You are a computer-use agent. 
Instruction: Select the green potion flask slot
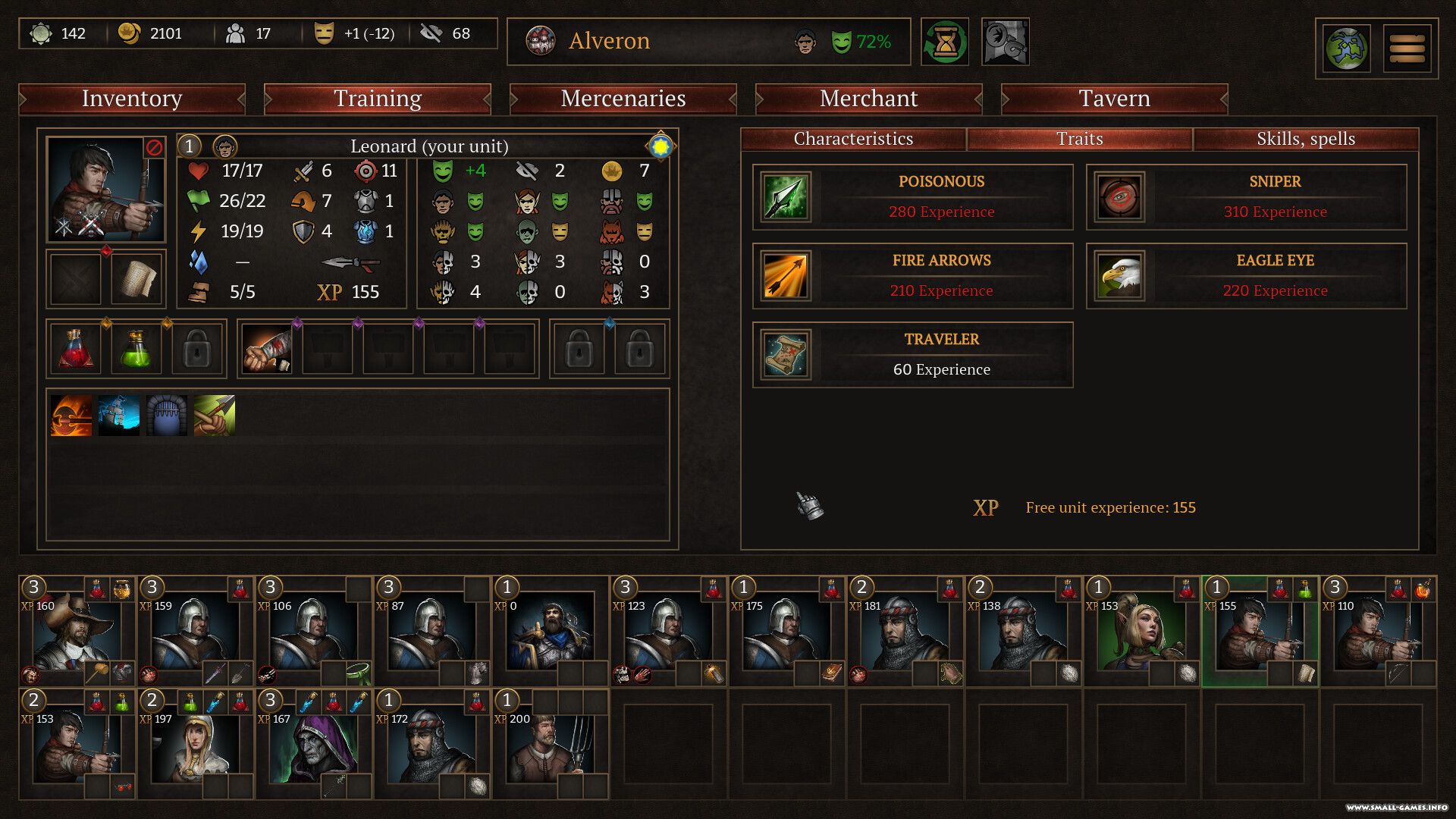[136, 350]
